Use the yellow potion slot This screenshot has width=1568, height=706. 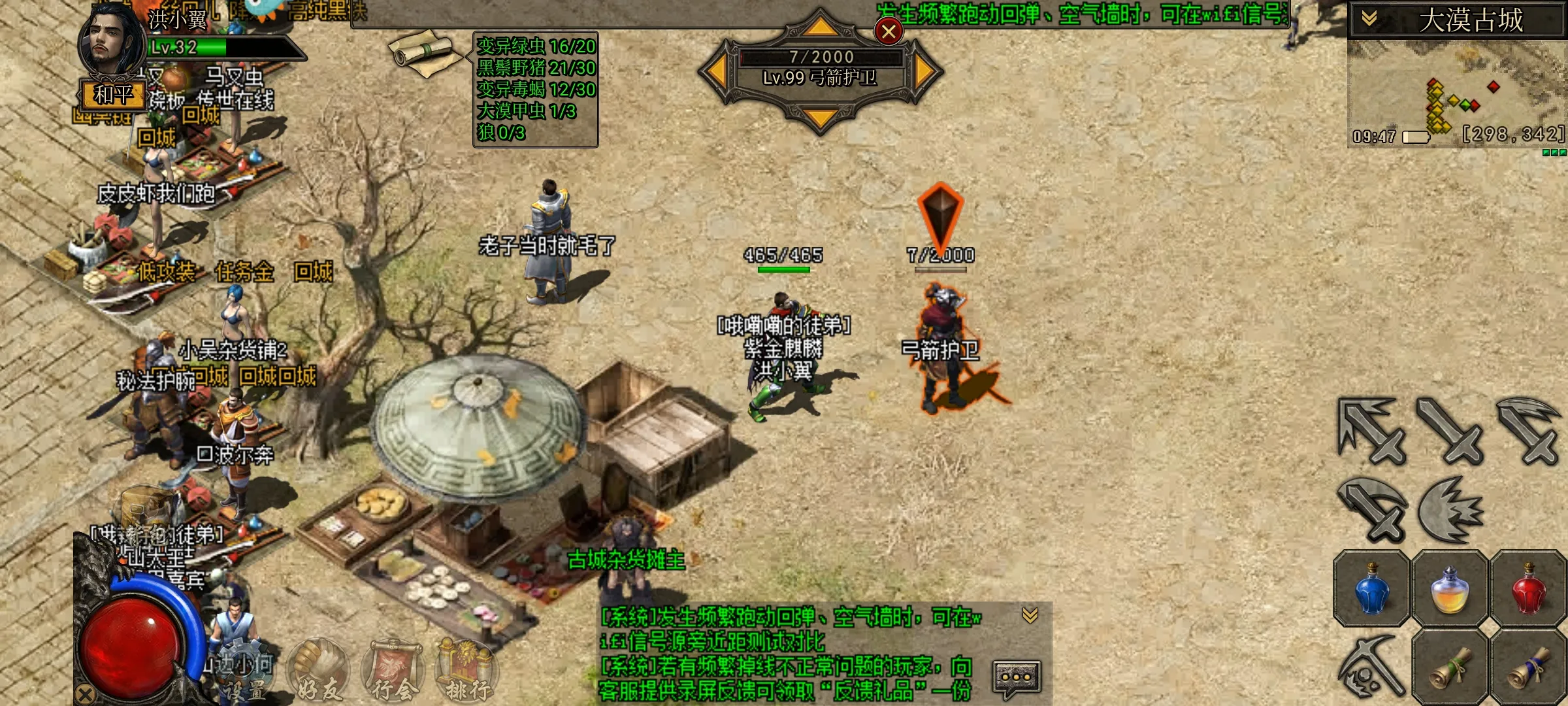click(1450, 590)
